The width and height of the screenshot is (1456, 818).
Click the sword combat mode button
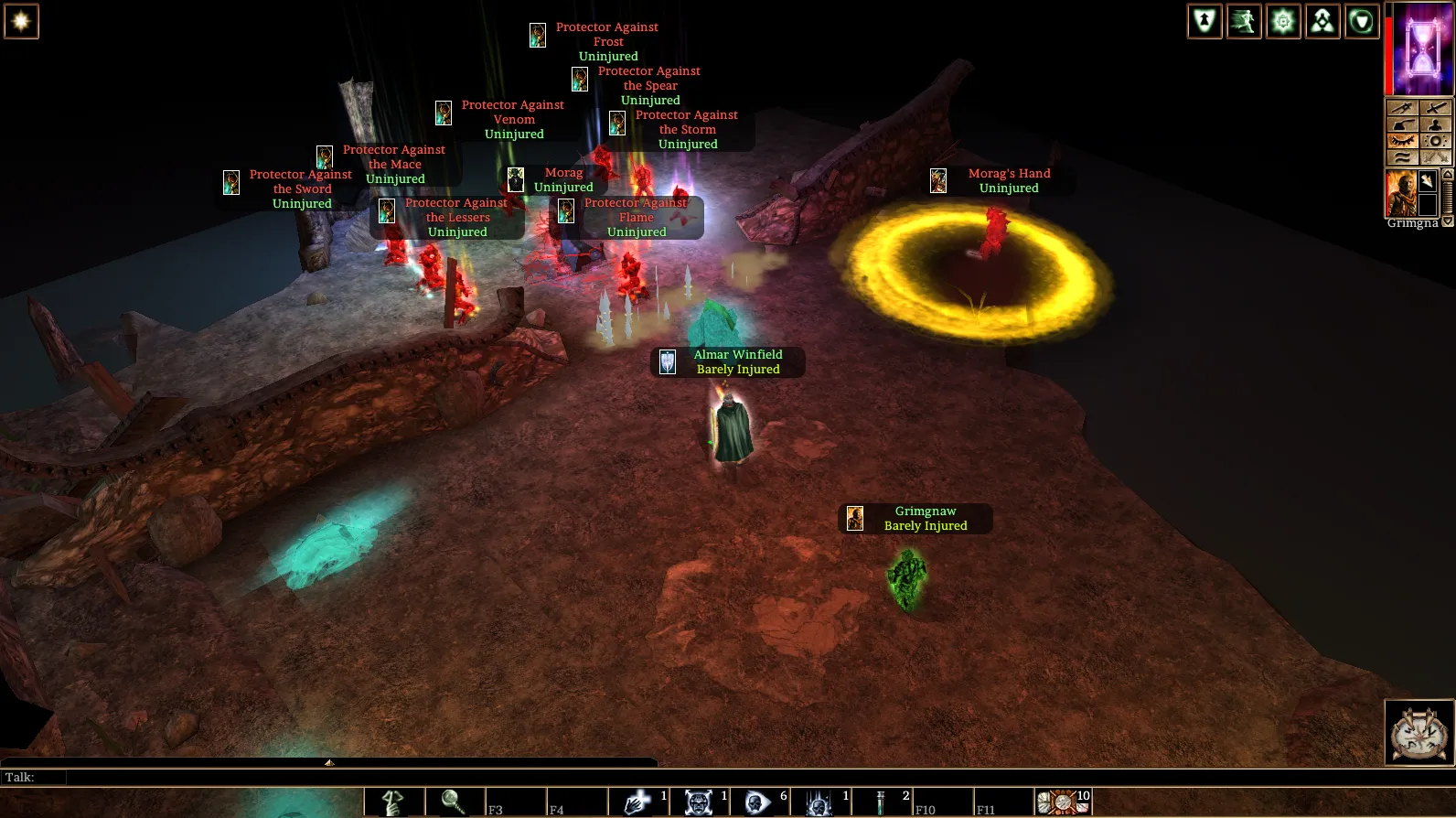(x=1436, y=108)
